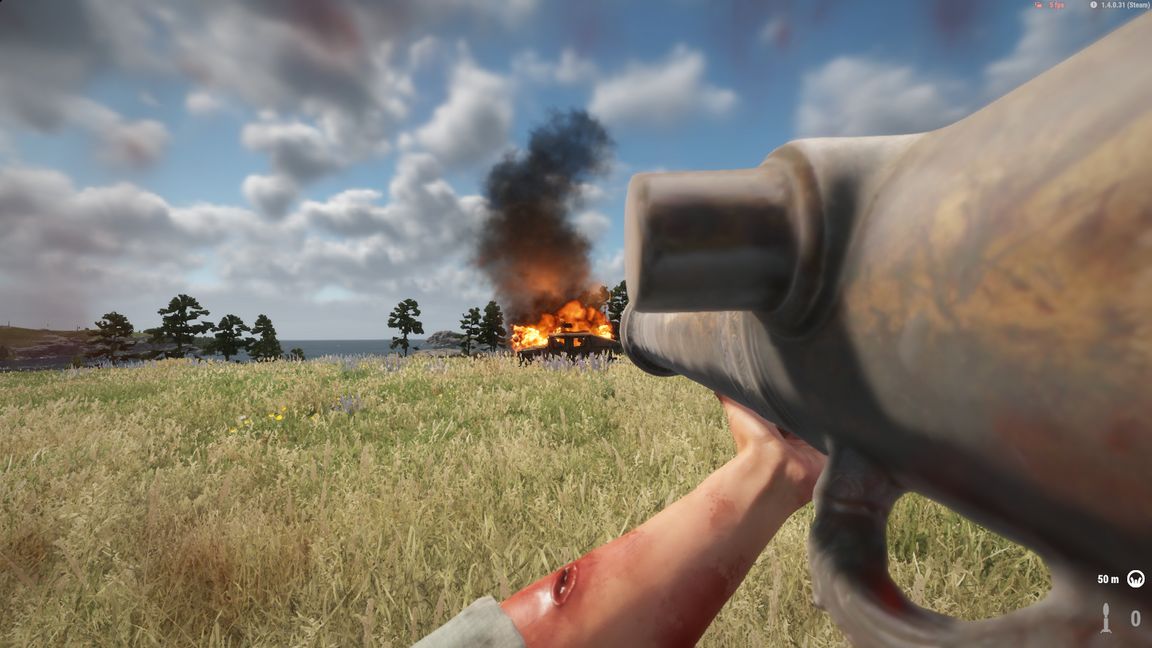Viewport: 1152px width, 648px height.
Task: Click the sight zeroing range icon
Action: [x=1135, y=579]
